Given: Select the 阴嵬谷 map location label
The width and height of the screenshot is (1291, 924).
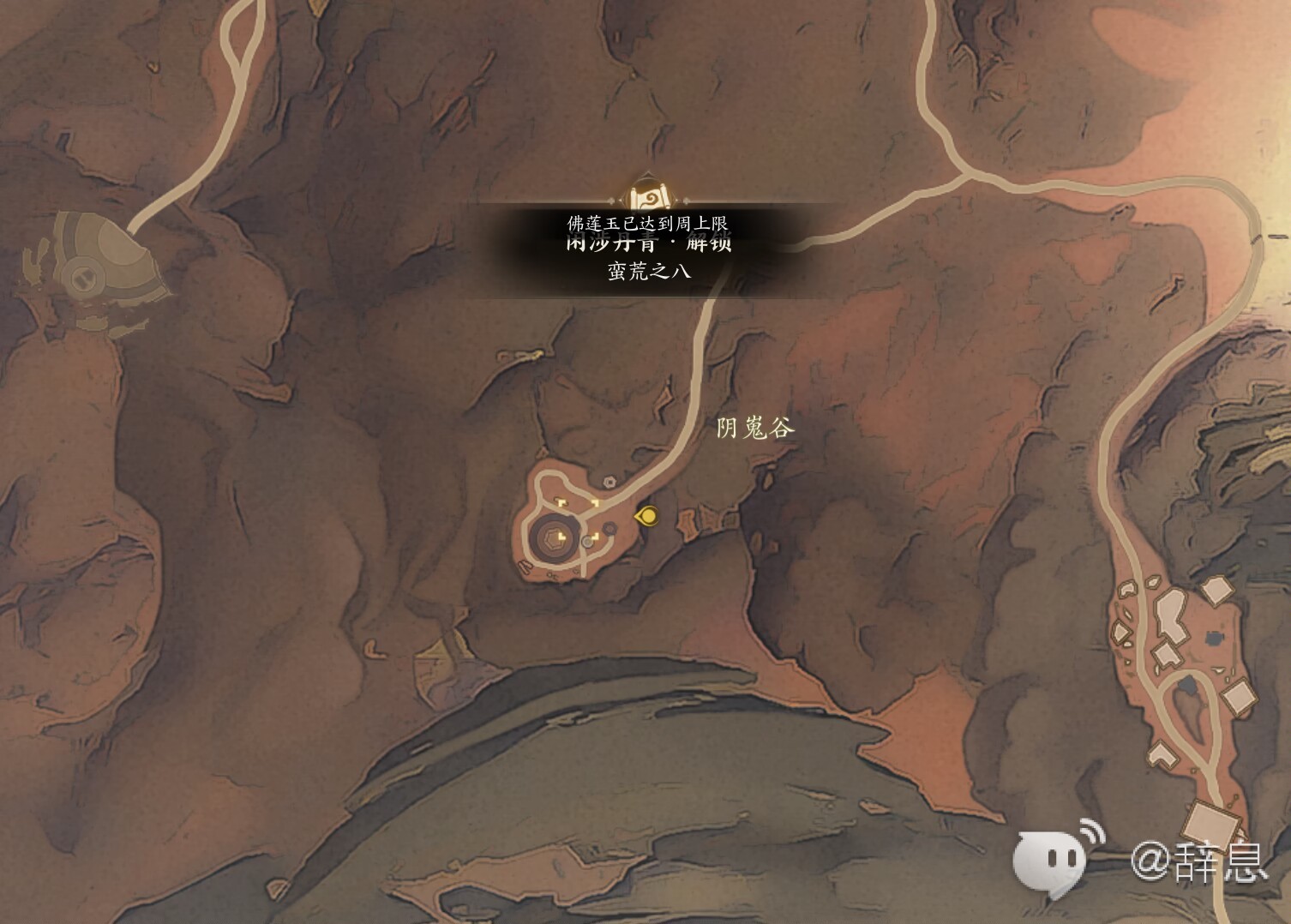Looking at the screenshot, I should (x=755, y=428).
